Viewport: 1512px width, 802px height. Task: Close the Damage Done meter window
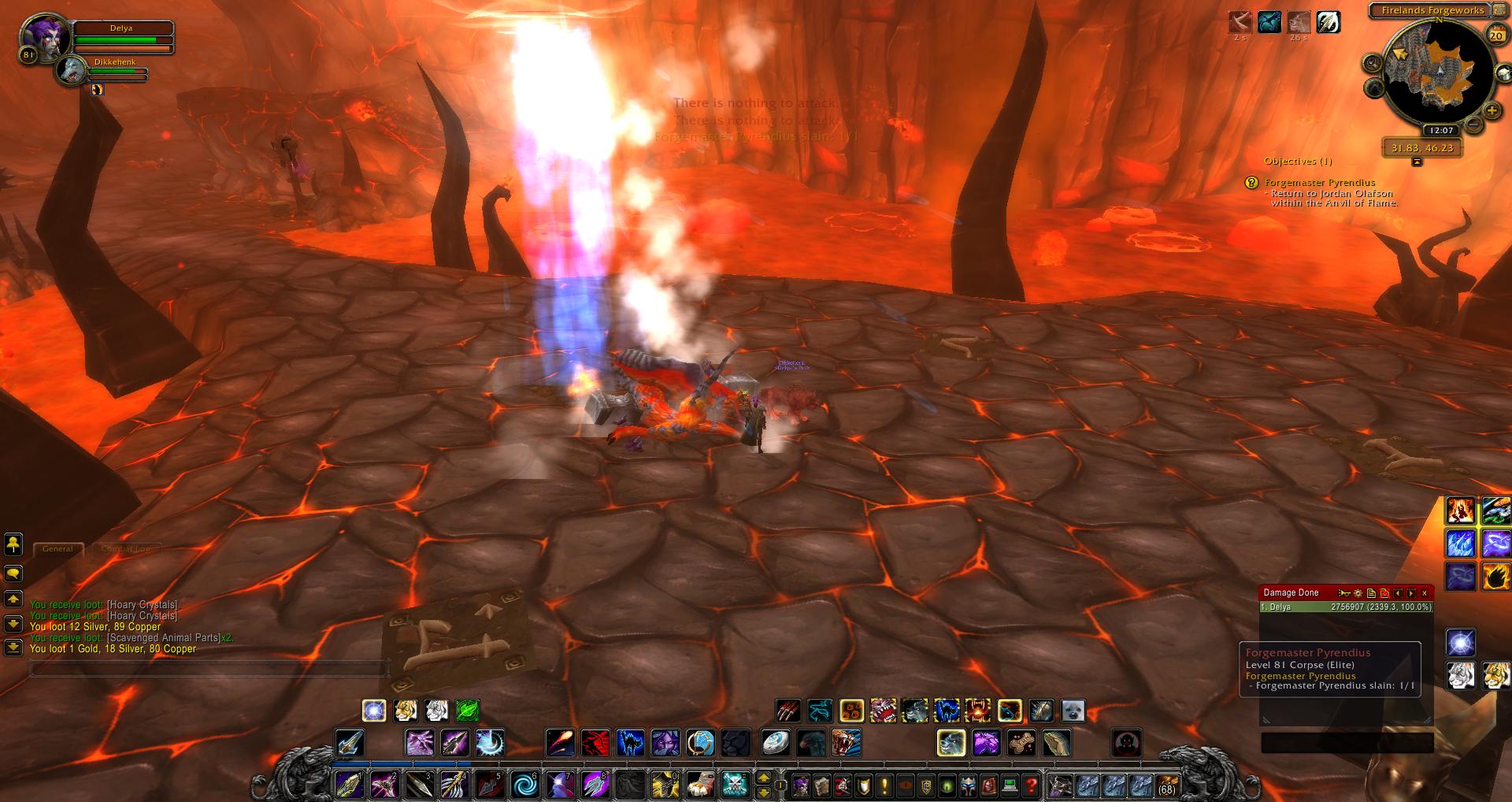coord(1425,593)
